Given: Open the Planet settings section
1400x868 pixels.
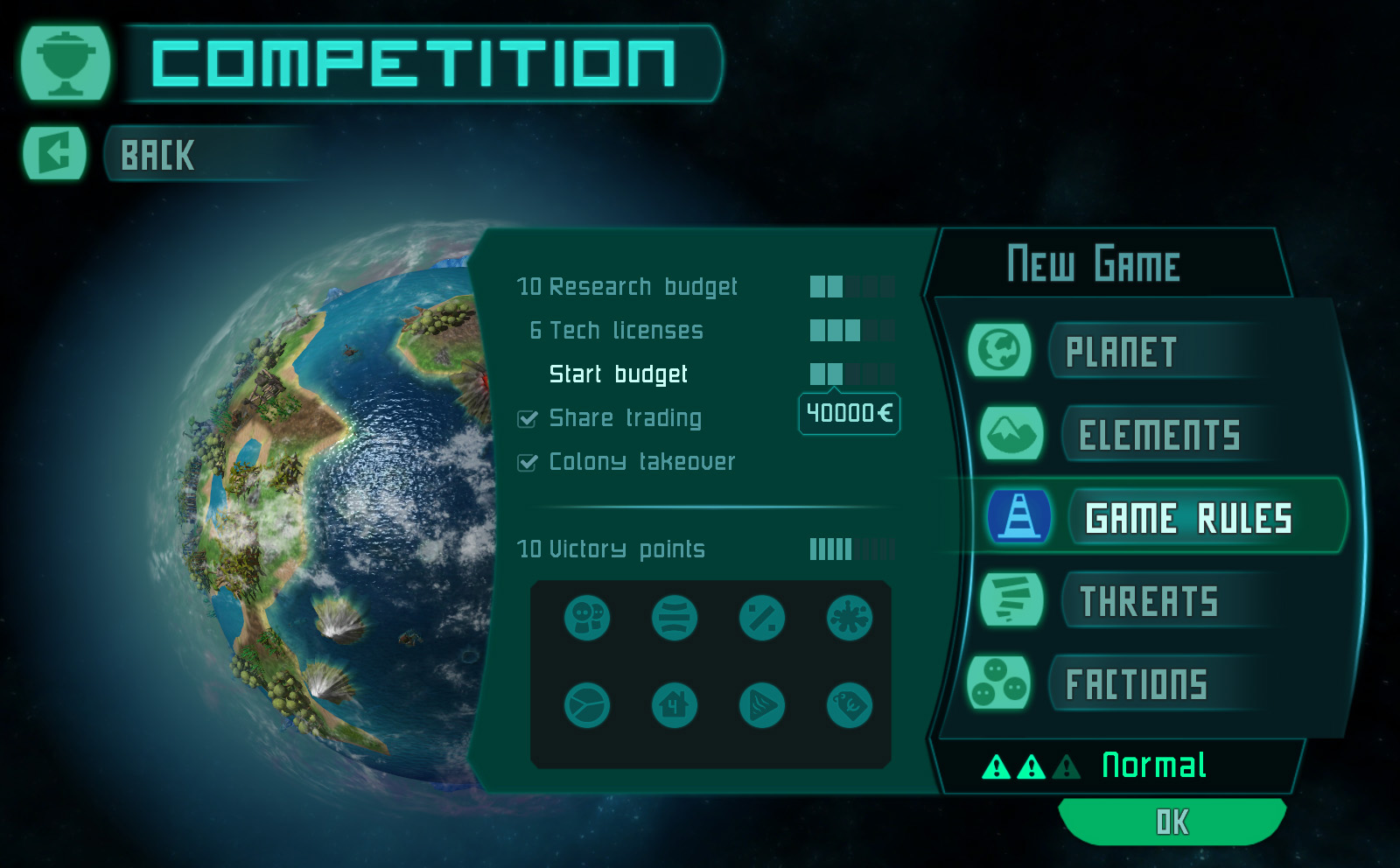Looking at the screenshot, I should coord(1120,352).
